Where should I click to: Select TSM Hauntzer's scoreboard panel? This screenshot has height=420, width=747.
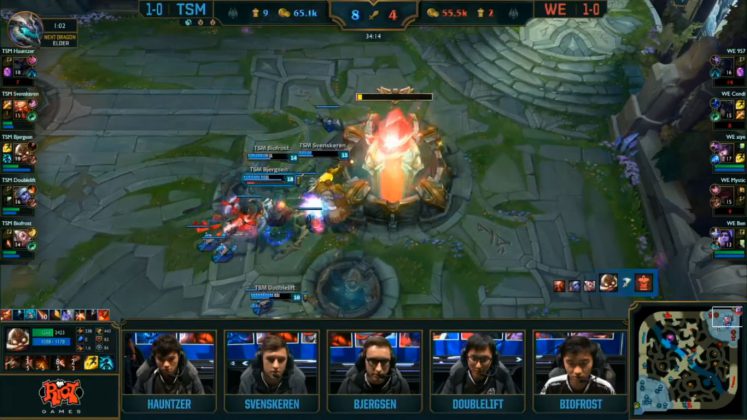click(x=18, y=68)
